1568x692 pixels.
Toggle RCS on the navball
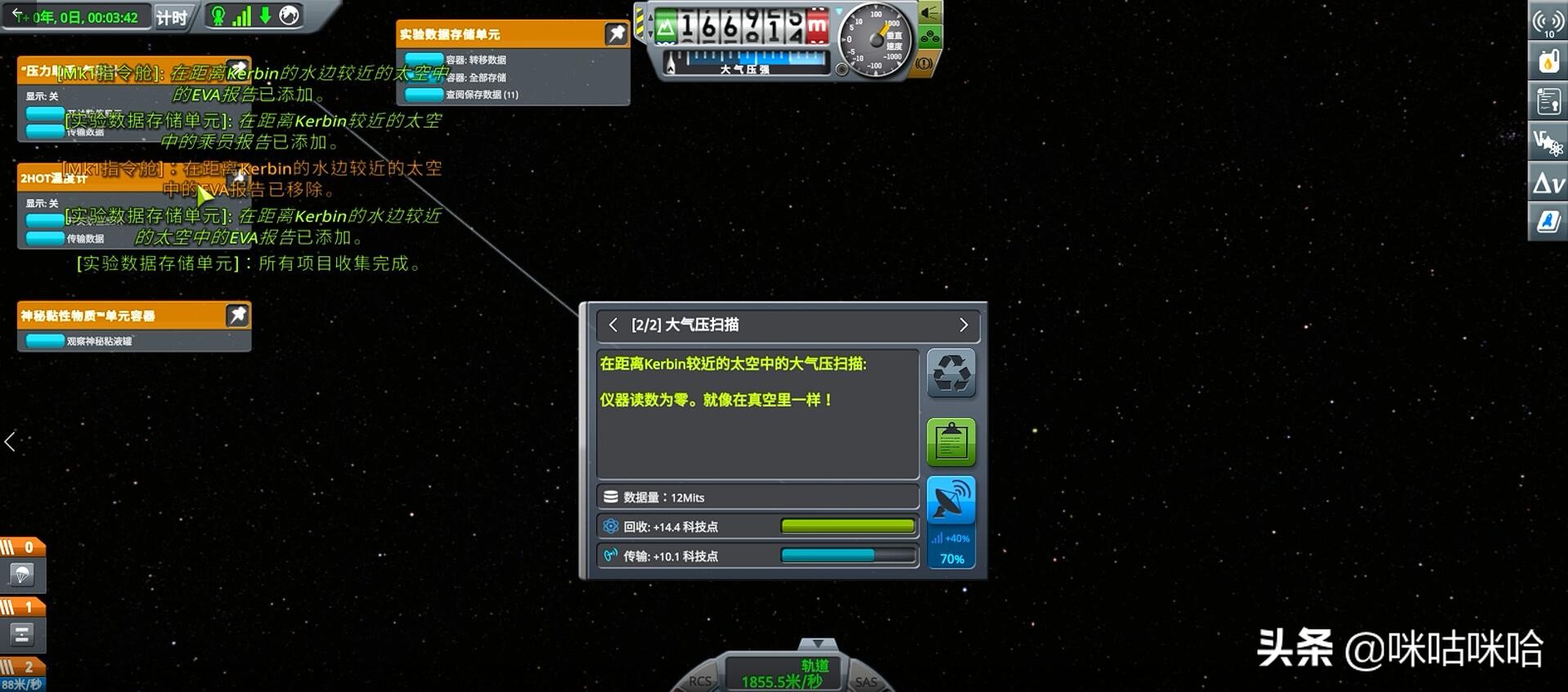tap(699, 681)
